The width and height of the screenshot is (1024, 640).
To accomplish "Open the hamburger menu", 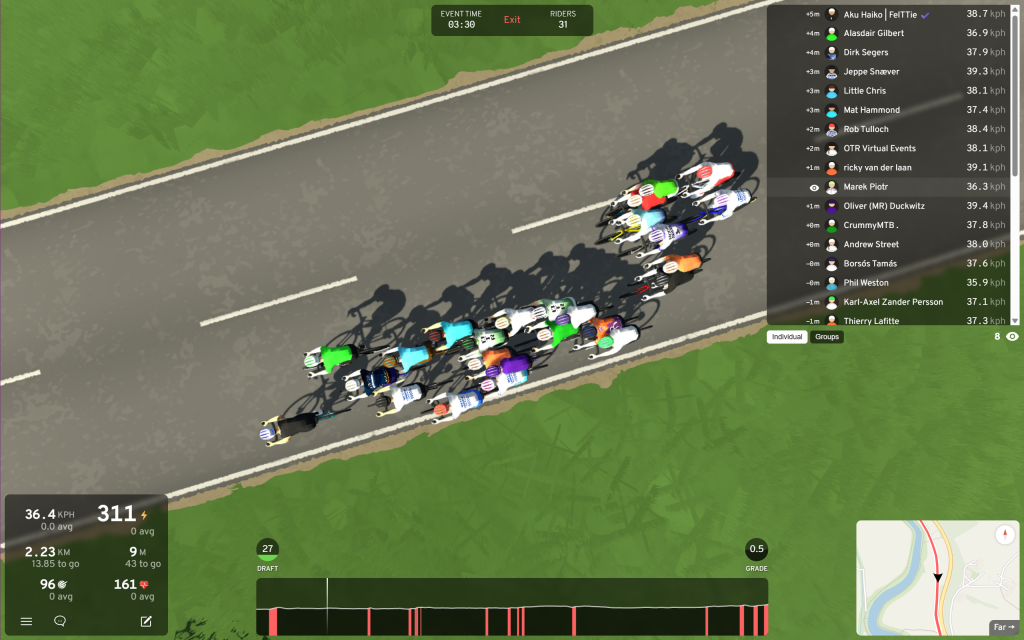I will [27, 621].
